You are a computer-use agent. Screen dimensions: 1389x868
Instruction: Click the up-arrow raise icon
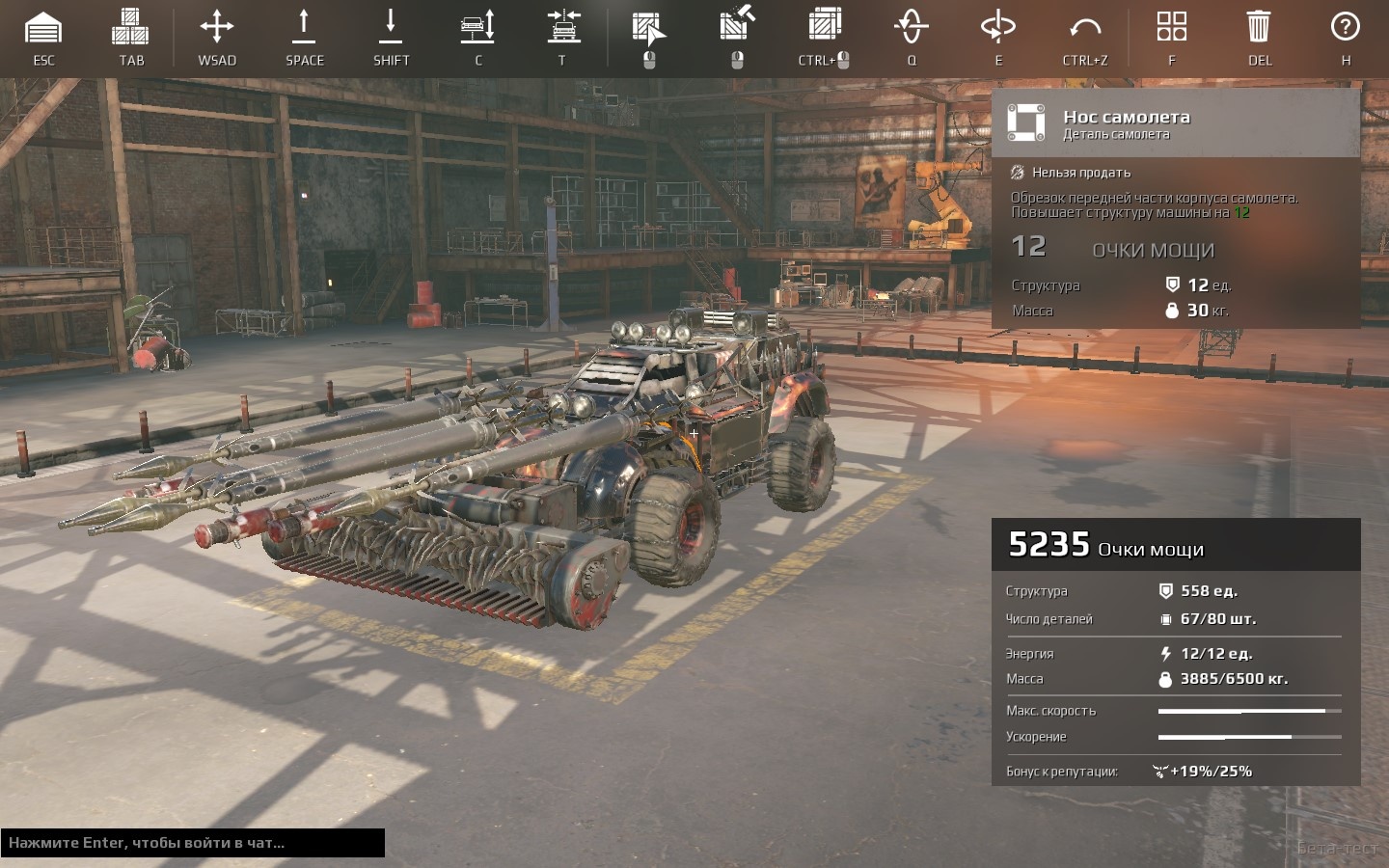tap(304, 27)
